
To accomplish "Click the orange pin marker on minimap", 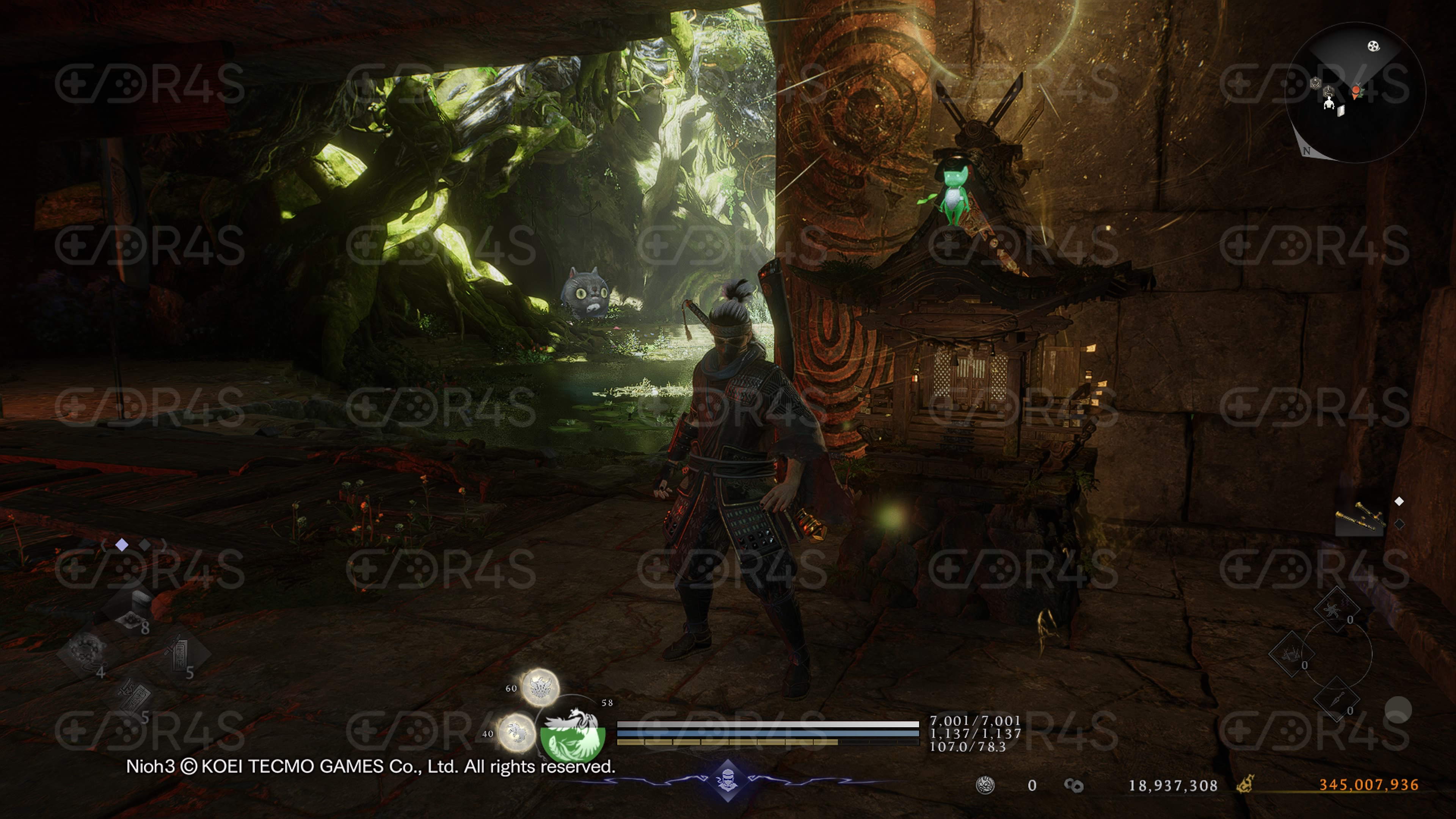I will click(x=1356, y=92).
